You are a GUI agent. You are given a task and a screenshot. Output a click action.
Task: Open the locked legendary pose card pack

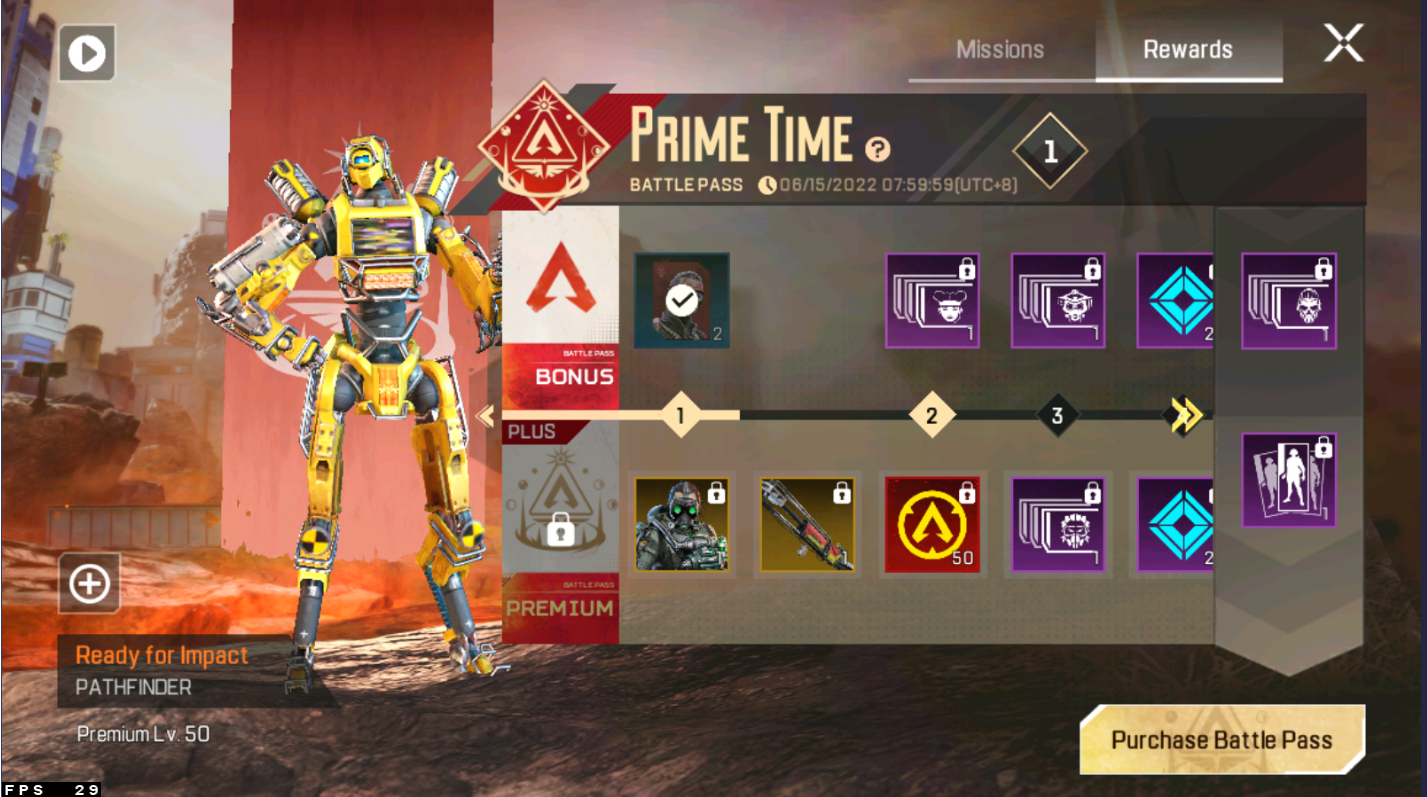pyautogui.click(x=1287, y=478)
